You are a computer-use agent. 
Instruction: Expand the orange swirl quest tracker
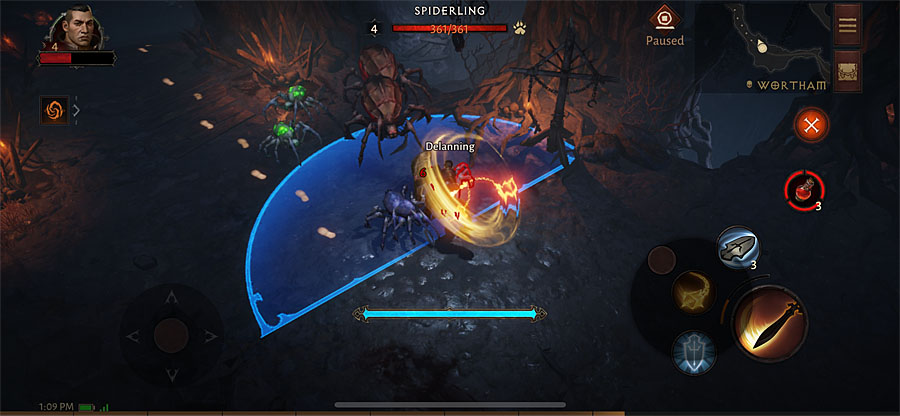point(54,110)
